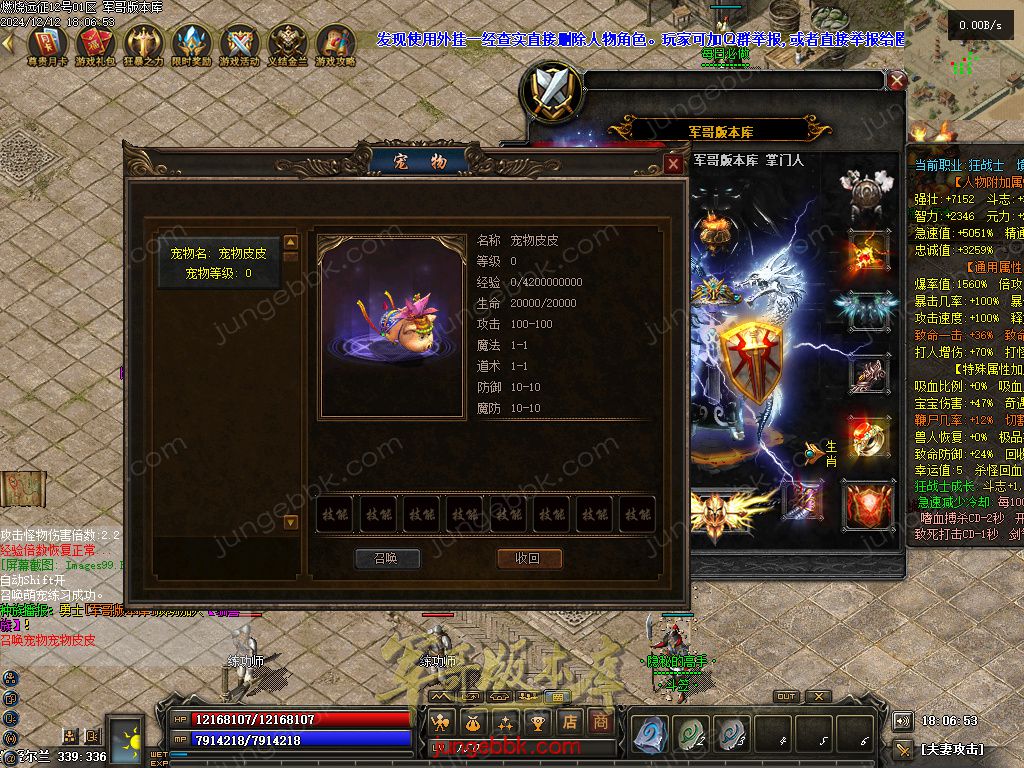Toggle the sound speaker button
The height and width of the screenshot is (768, 1024).
pos(903,721)
